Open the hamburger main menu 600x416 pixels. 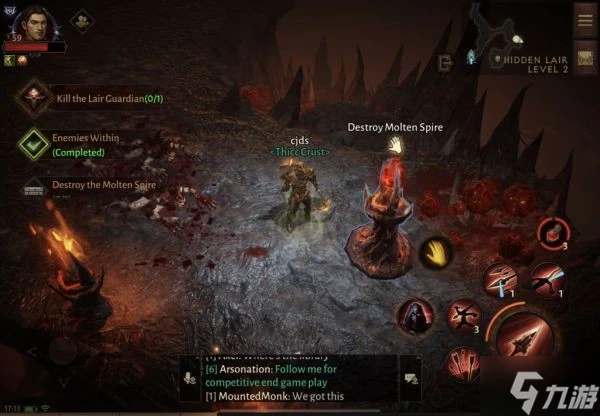tap(585, 18)
